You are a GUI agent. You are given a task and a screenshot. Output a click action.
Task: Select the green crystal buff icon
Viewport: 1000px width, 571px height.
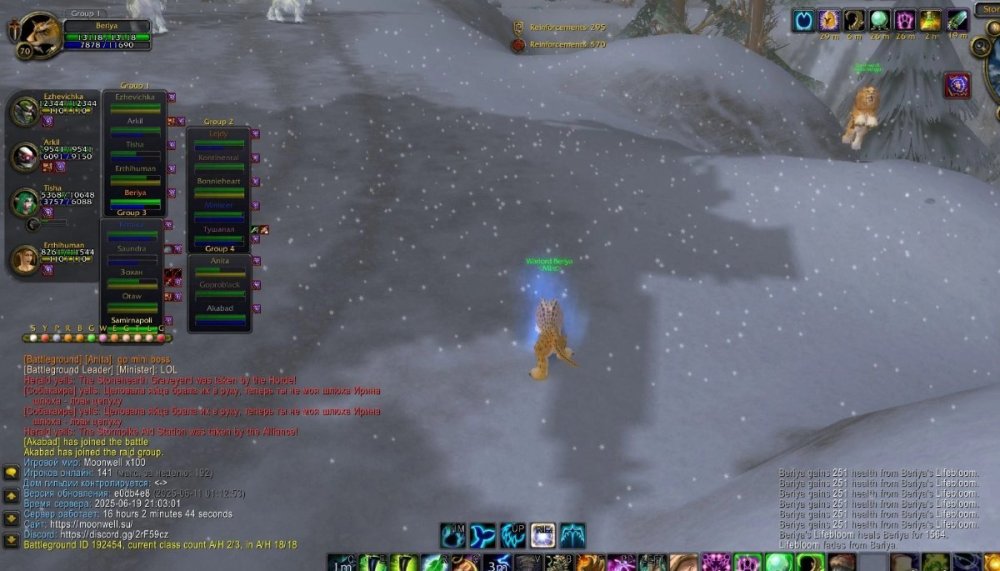click(x=957, y=20)
